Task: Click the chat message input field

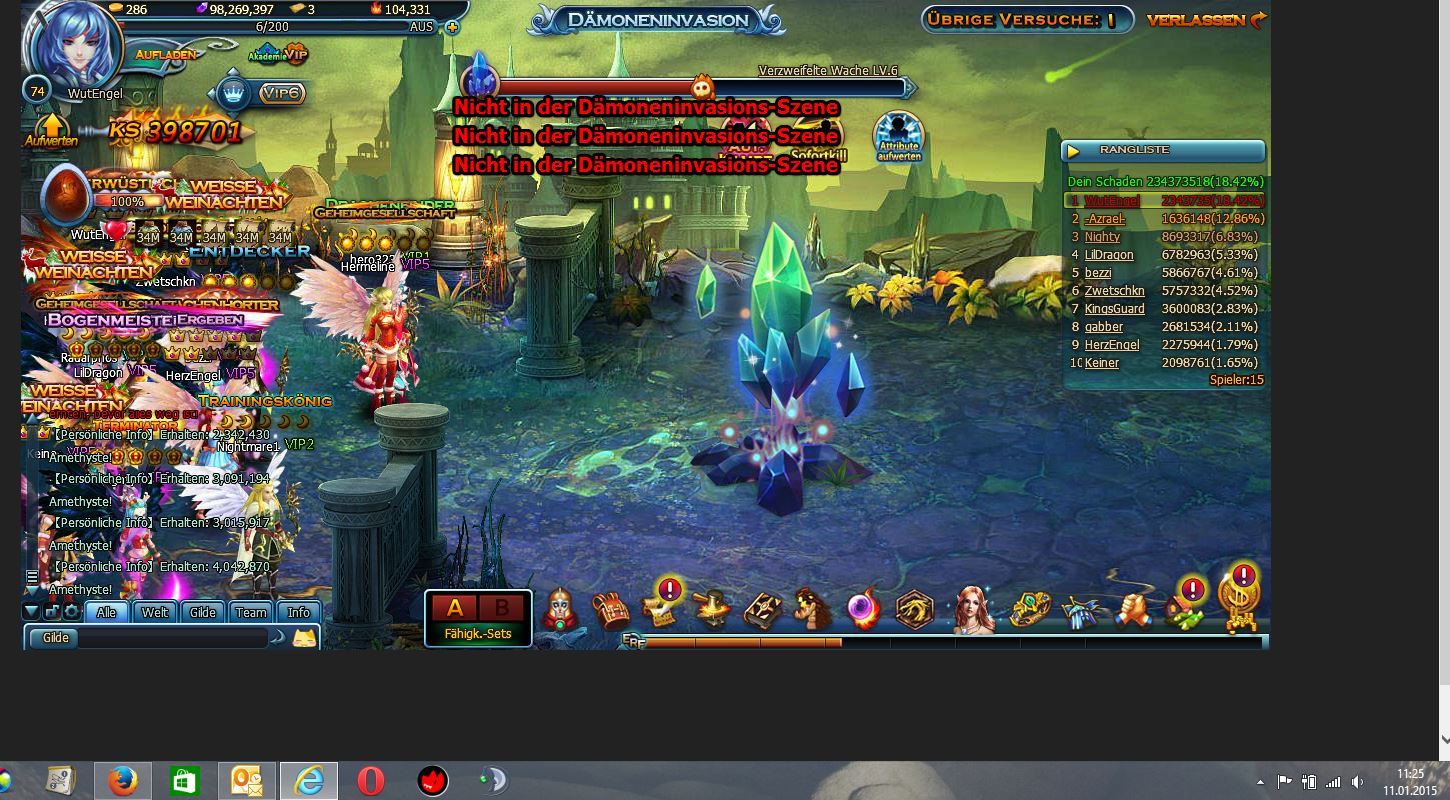Action: pyautogui.click(x=175, y=637)
